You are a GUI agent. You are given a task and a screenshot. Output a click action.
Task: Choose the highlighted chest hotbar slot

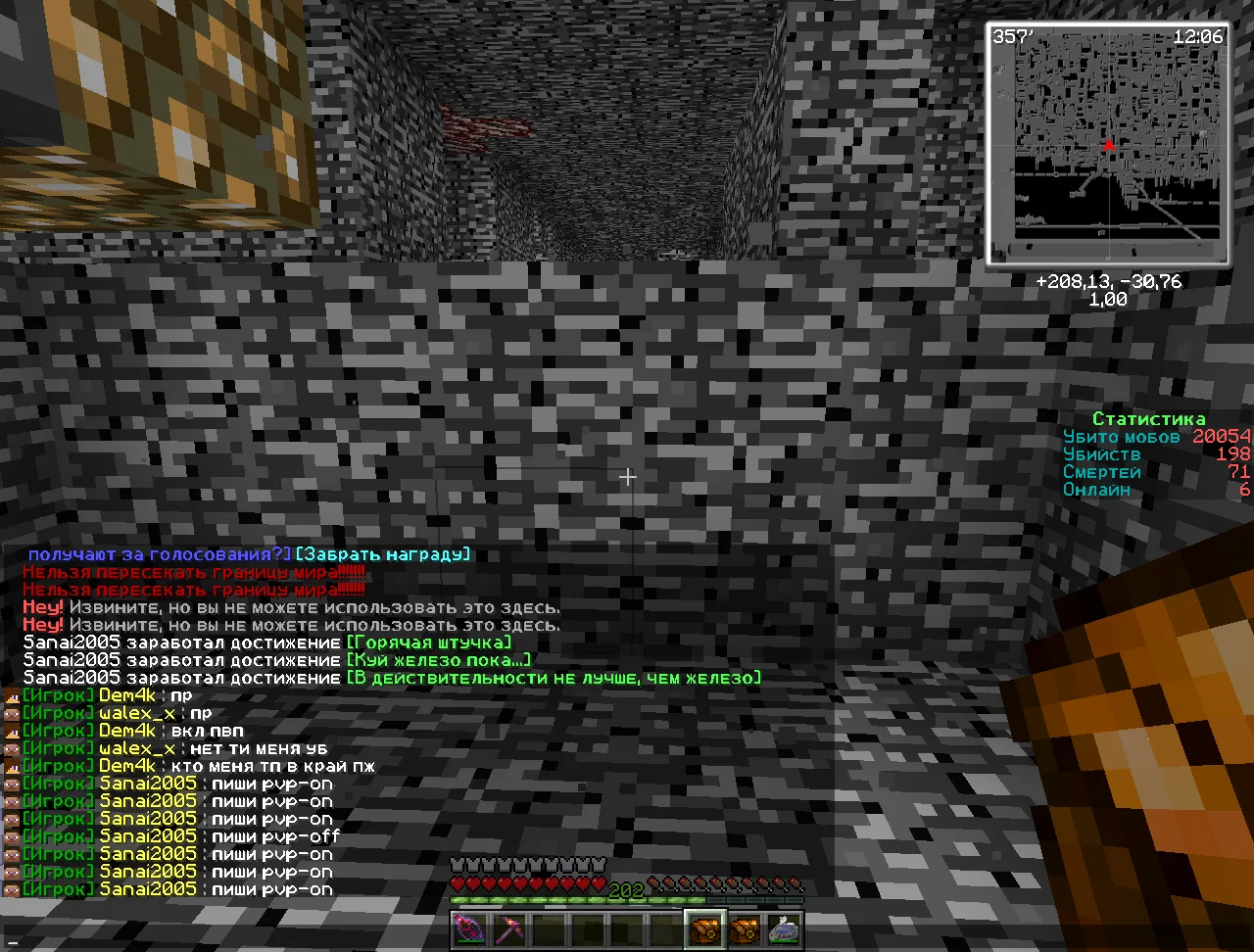704,928
